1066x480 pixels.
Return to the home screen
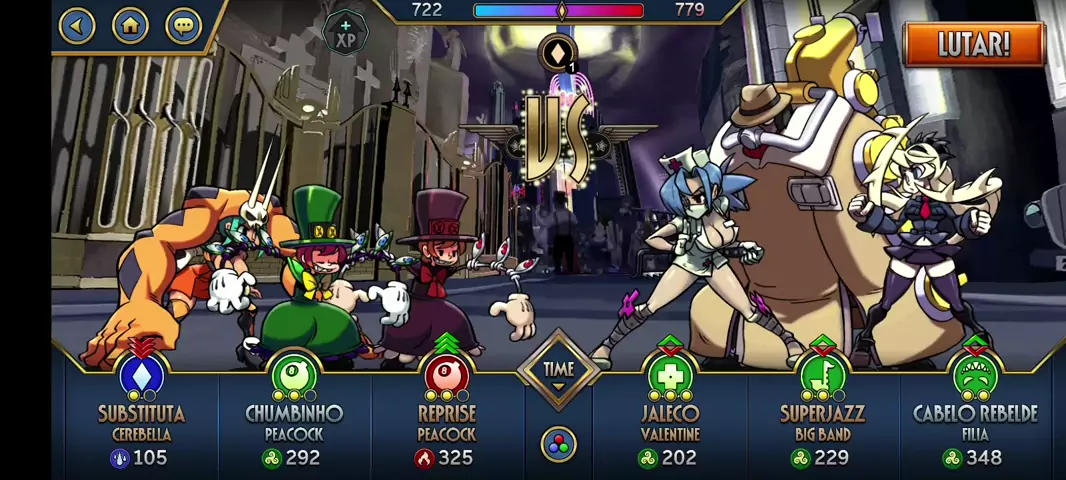point(130,25)
